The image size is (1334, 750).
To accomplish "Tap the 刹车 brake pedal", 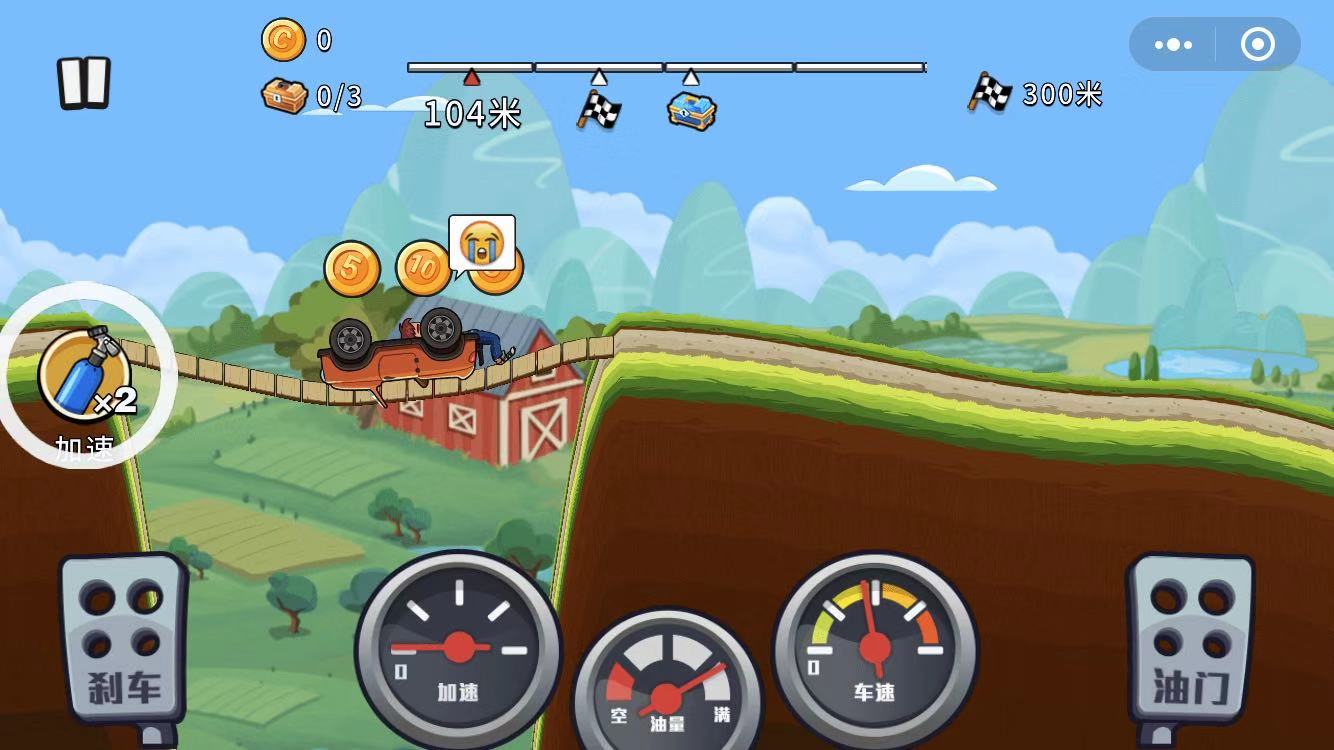I will pos(124,640).
